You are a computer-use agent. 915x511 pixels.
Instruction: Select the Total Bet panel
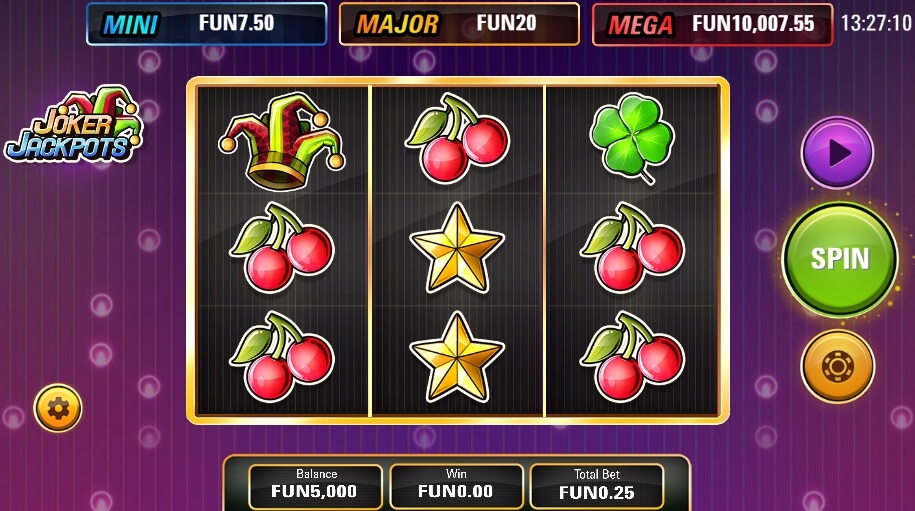[596, 485]
